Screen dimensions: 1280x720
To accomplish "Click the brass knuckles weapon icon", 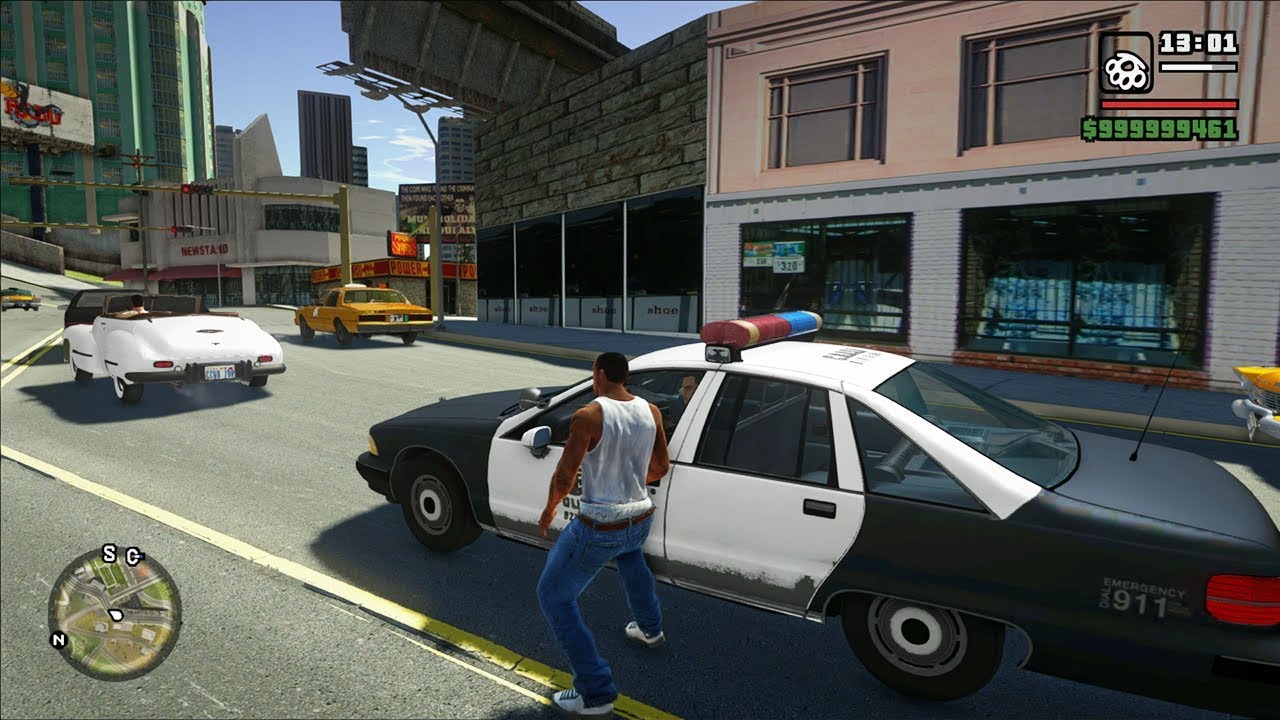I will click(1127, 63).
